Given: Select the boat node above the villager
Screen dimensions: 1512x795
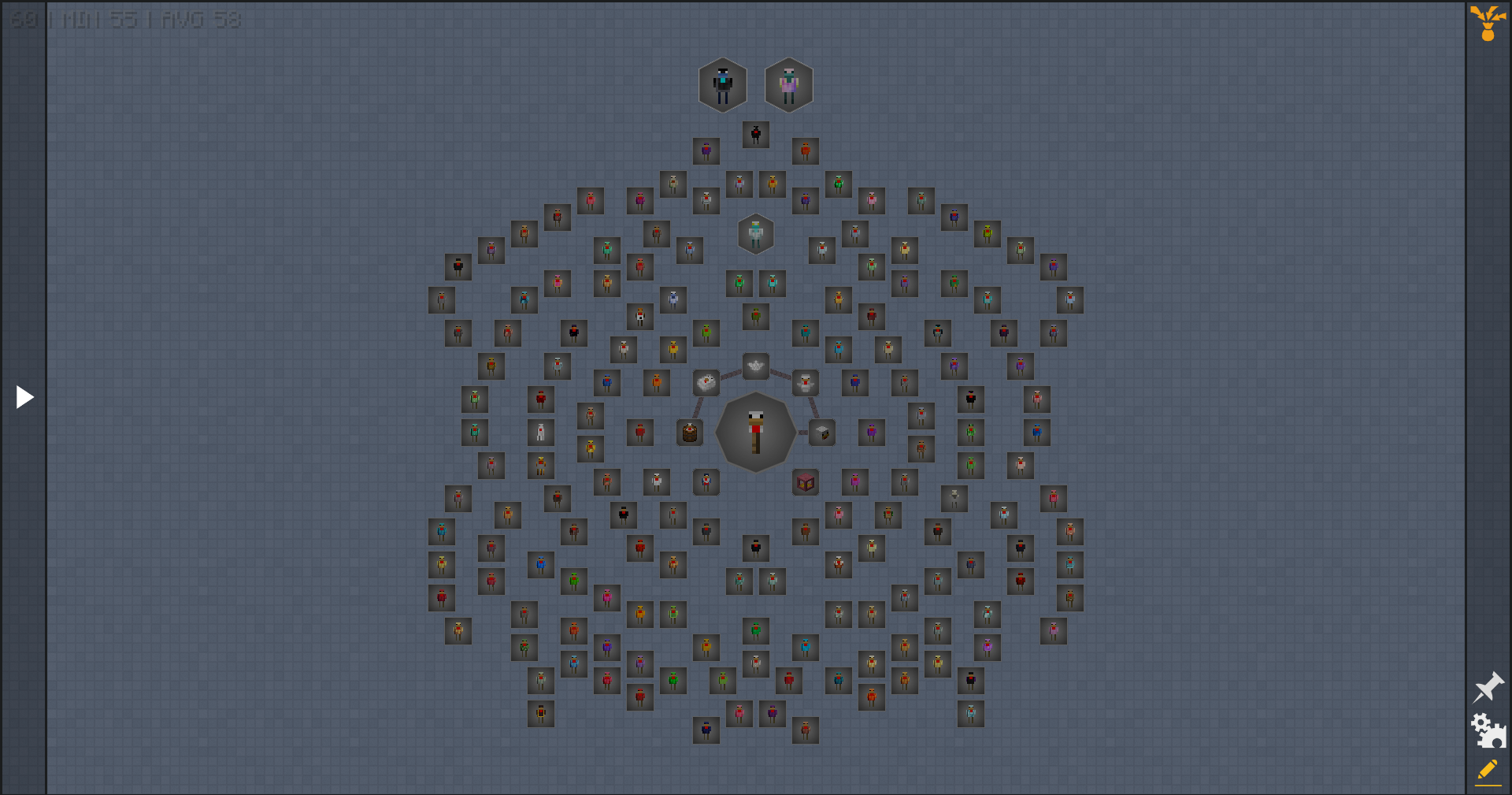Looking at the screenshot, I should click(x=755, y=366).
